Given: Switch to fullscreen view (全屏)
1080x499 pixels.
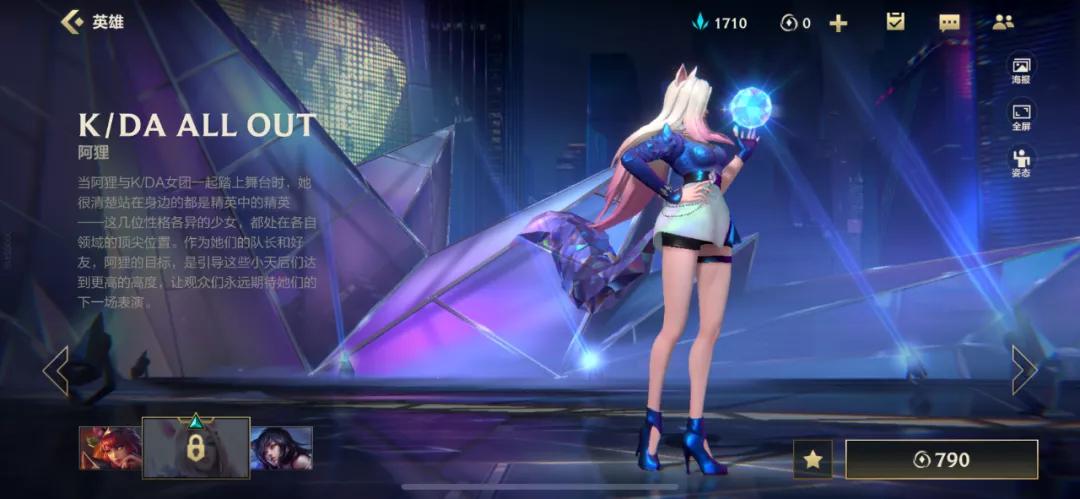Looking at the screenshot, I should click(1021, 117).
